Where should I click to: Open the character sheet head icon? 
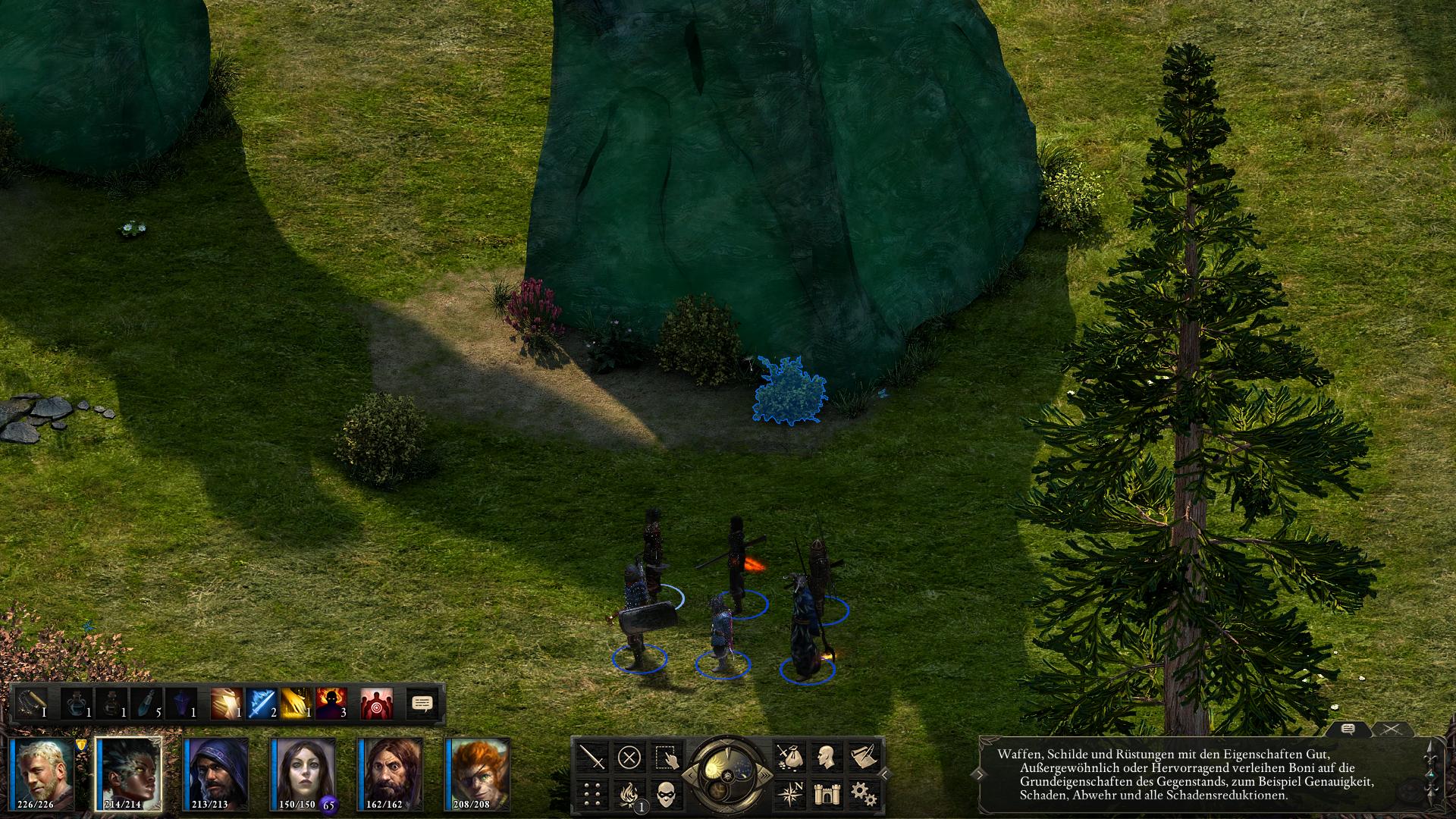pos(826,757)
